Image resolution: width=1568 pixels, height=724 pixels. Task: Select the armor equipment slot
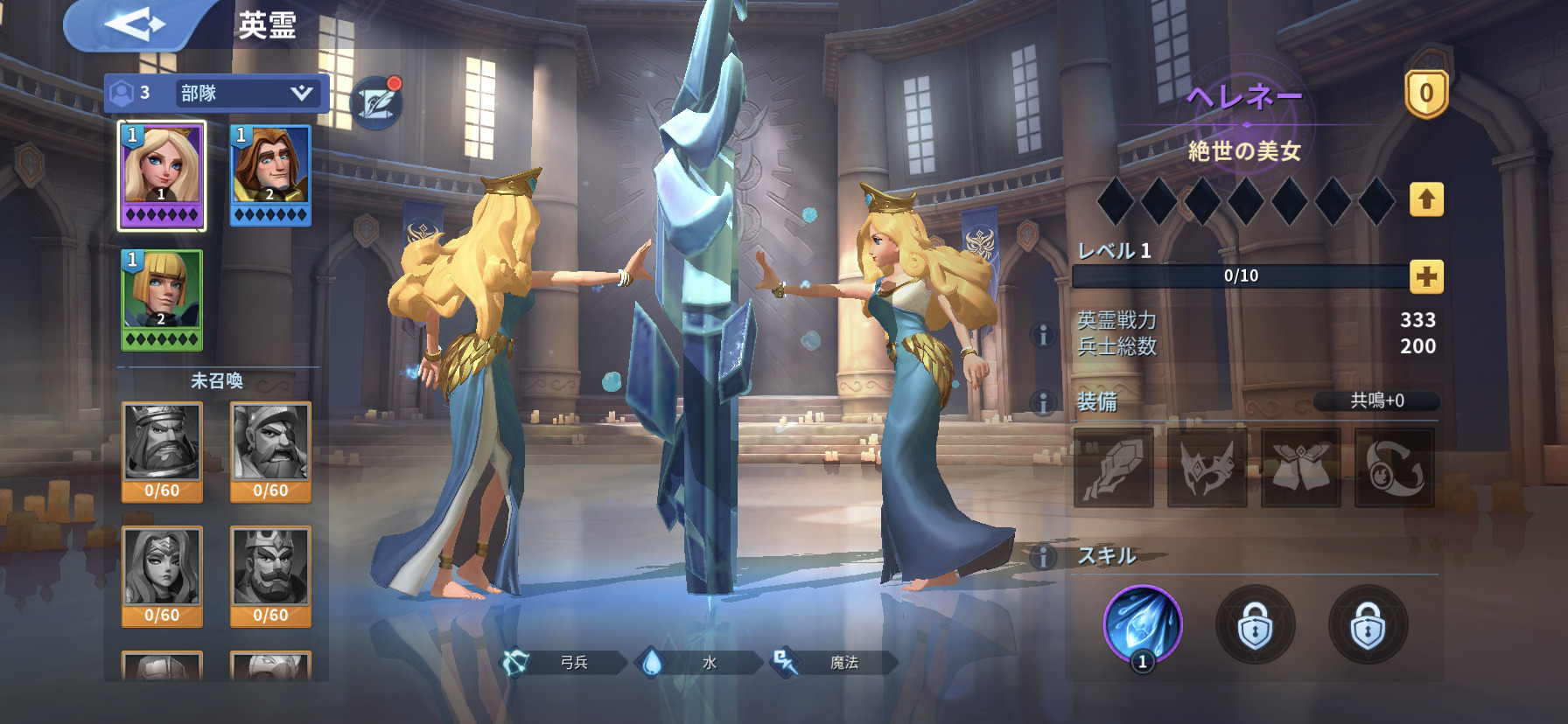(x=1300, y=468)
